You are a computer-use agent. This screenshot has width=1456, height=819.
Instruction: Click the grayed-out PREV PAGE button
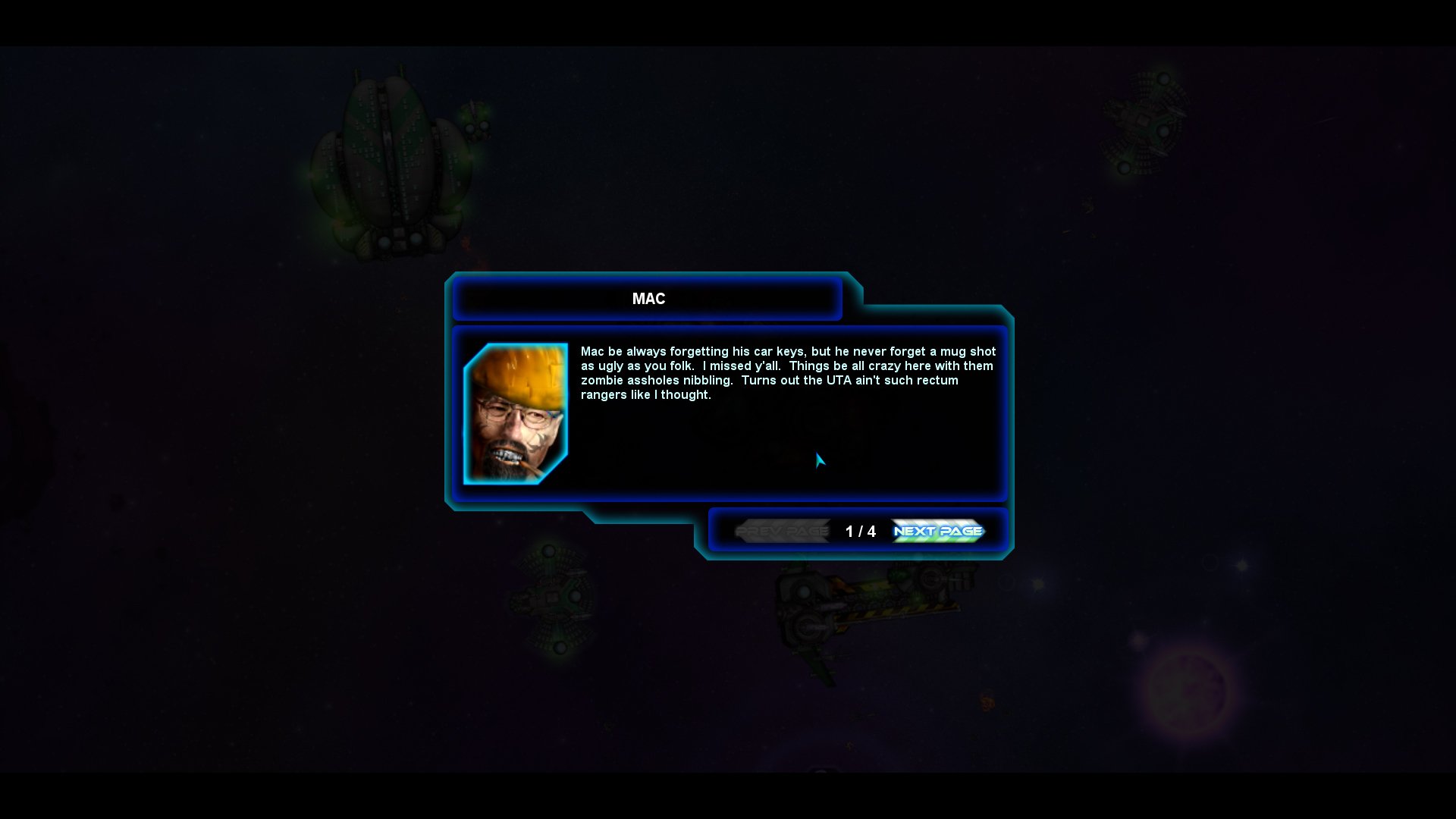point(783,532)
